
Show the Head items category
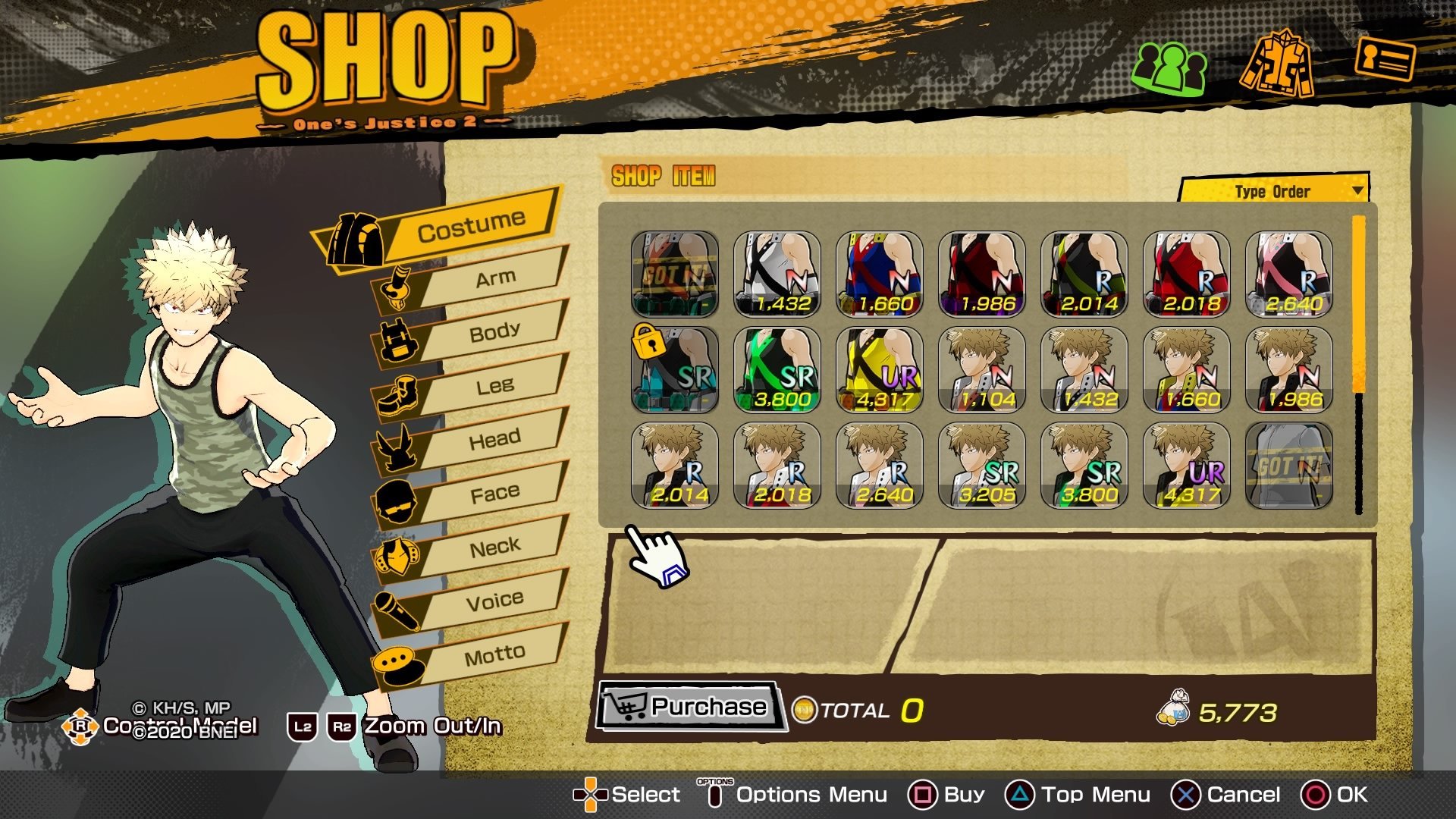(x=494, y=440)
